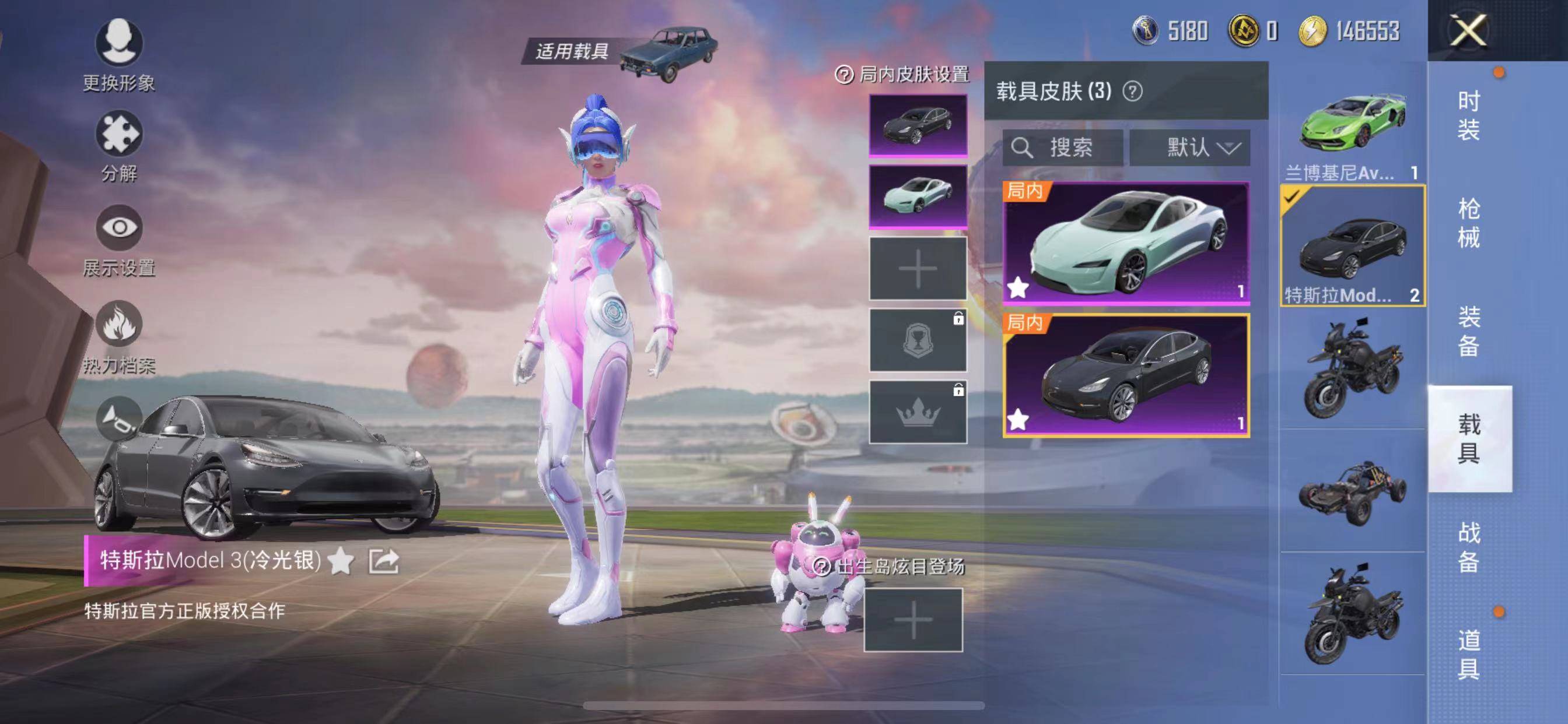Close the inventory screen with X
Viewport: 1568px width, 724px height.
tap(1468, 30)
